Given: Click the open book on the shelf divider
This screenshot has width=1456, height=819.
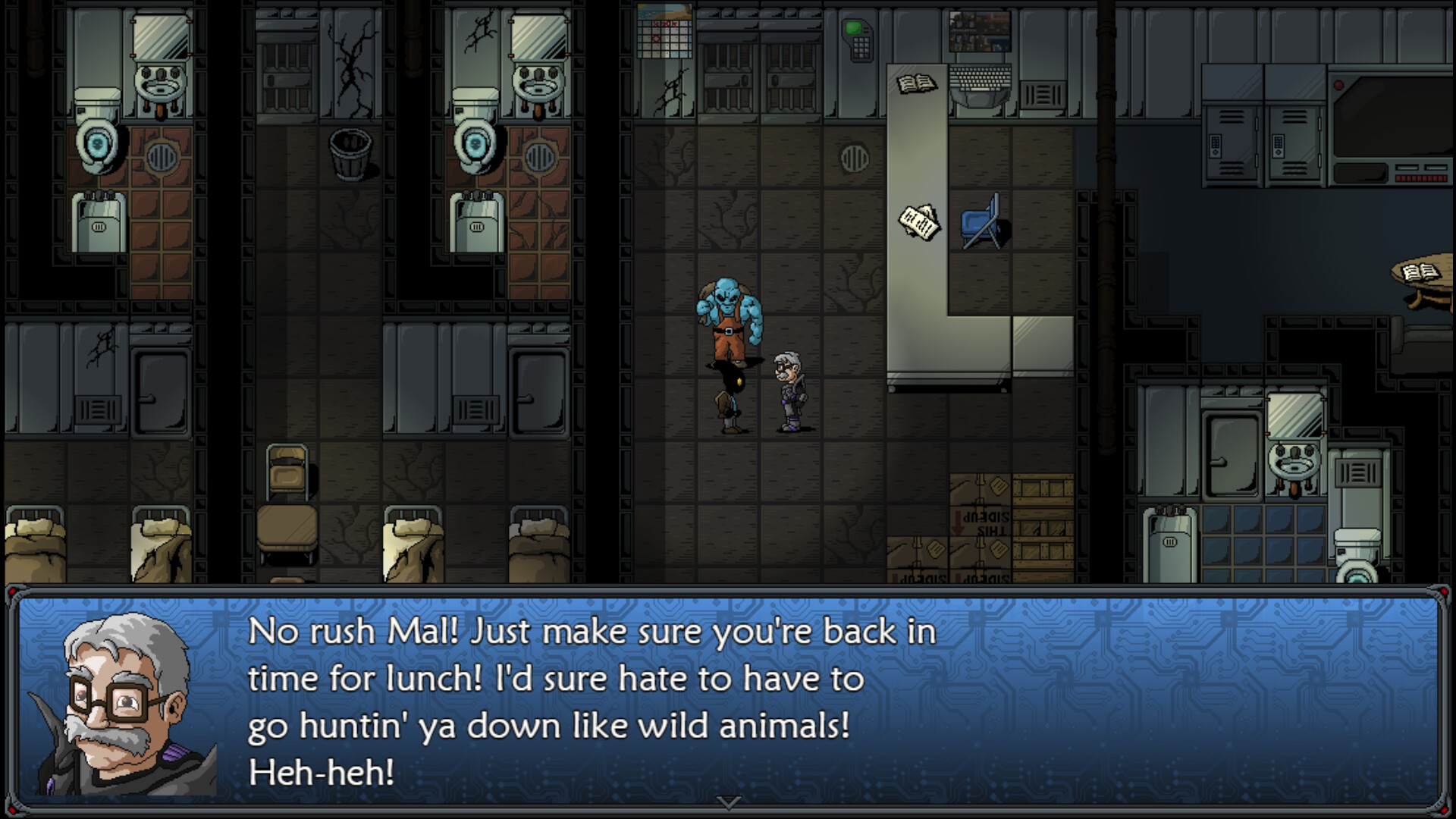Looking at the screenshot, I should point(916,82).
